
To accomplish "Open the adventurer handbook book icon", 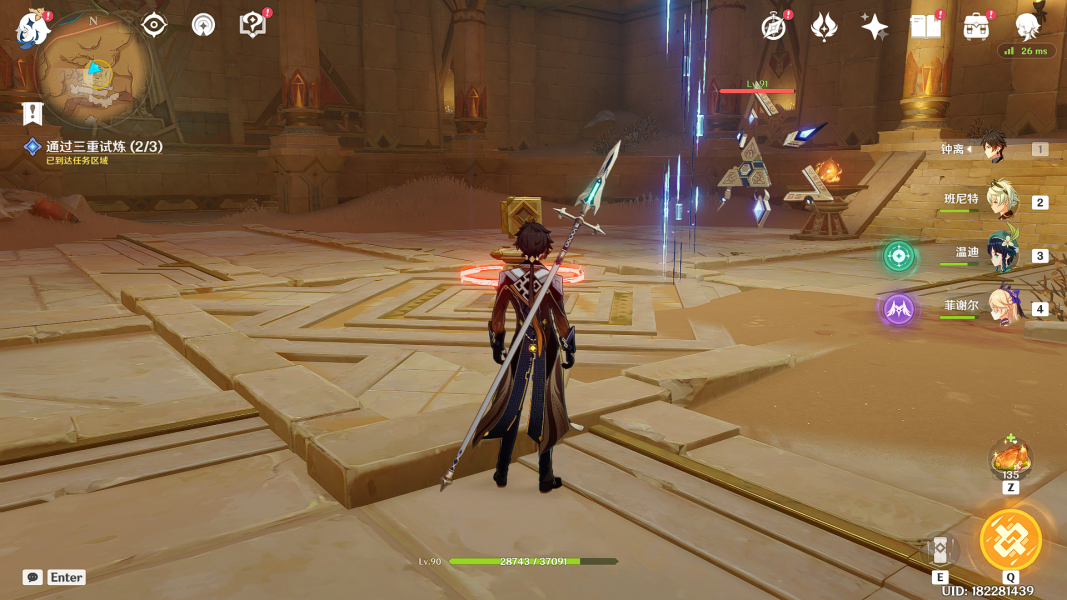I will pyautogui.click(x=926, y=27).
